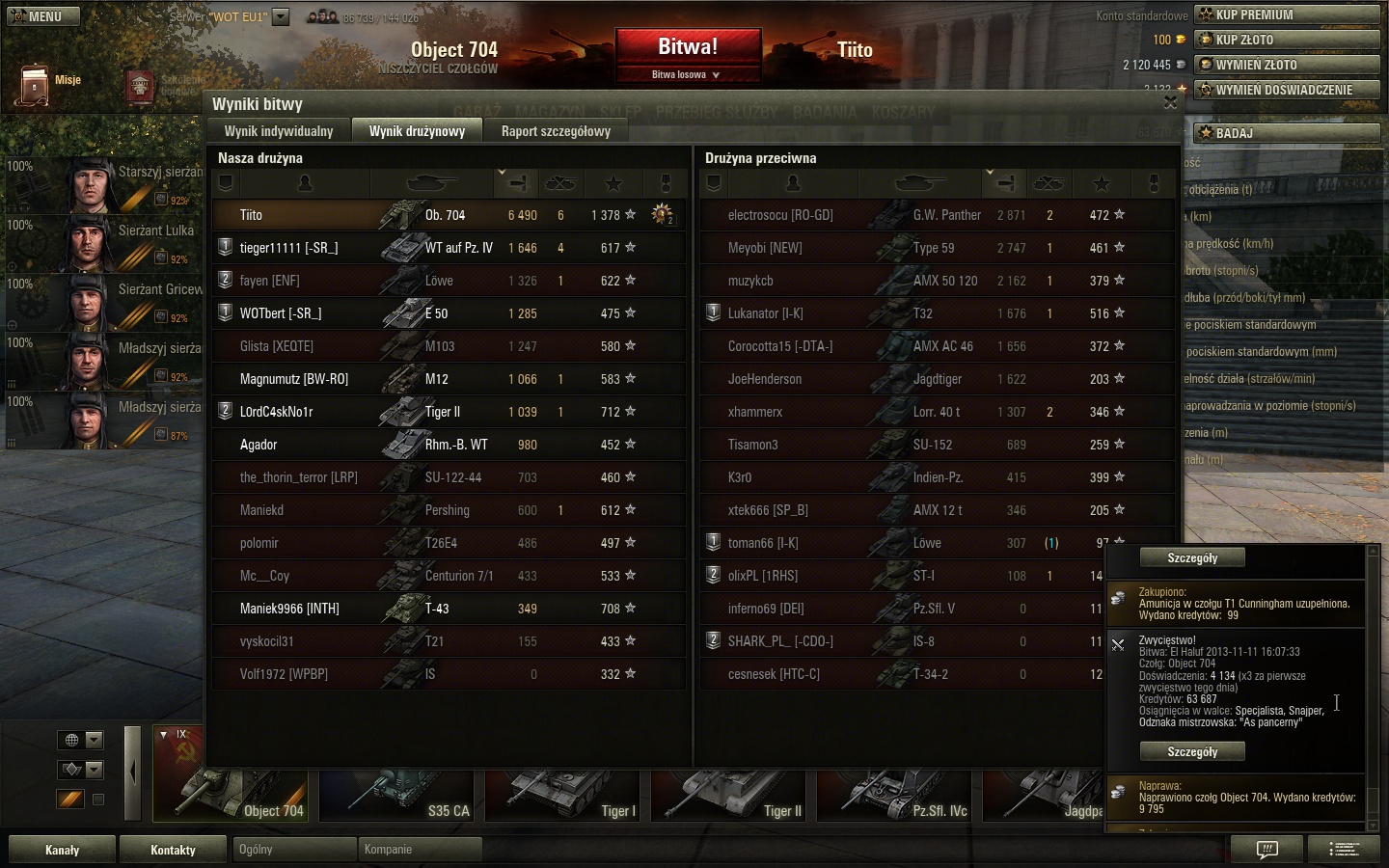The image size is (1389, 868).
Task: Open WYMIEŃ DOŚWIADCZENIE exchange
Action: click(x=1288, y=90)
